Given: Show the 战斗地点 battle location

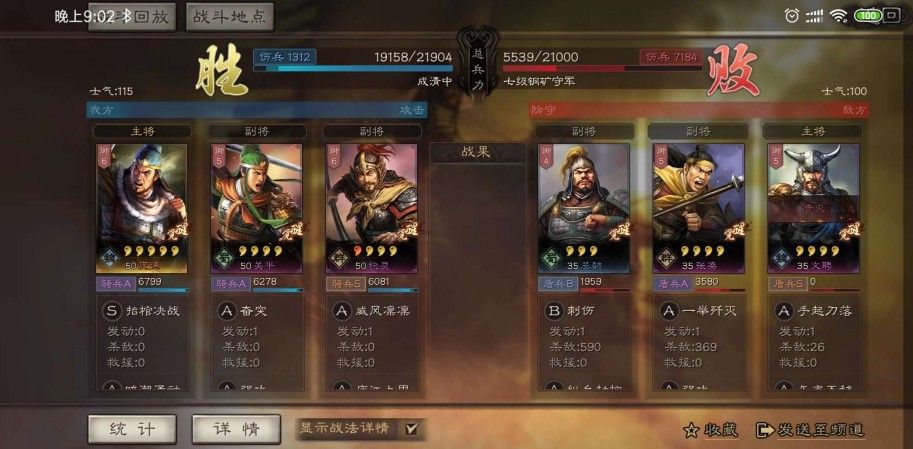Looking at the screenshot, I should (230, 16).
